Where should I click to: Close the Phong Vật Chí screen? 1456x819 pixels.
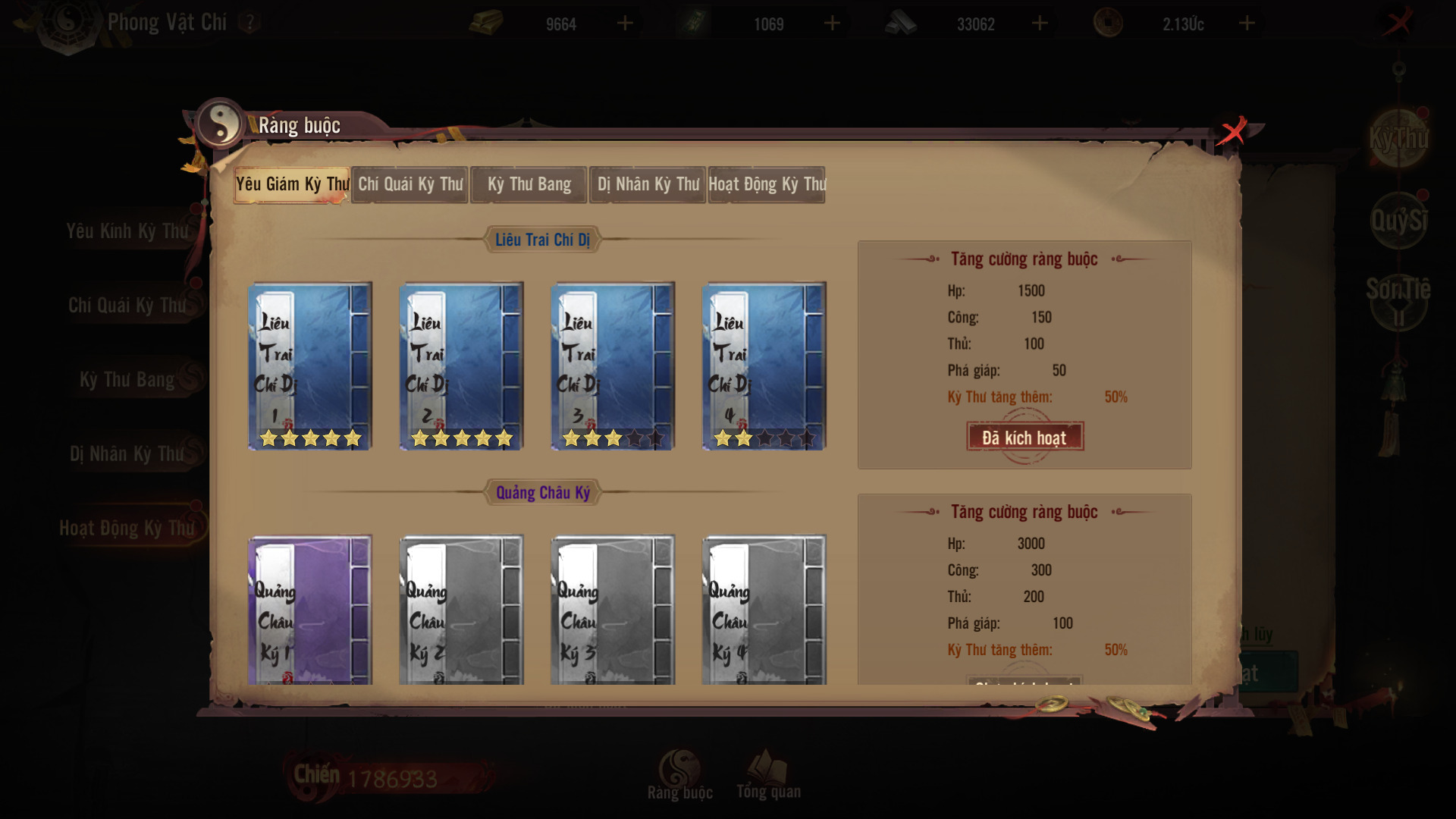click(x=1398, y=22)
